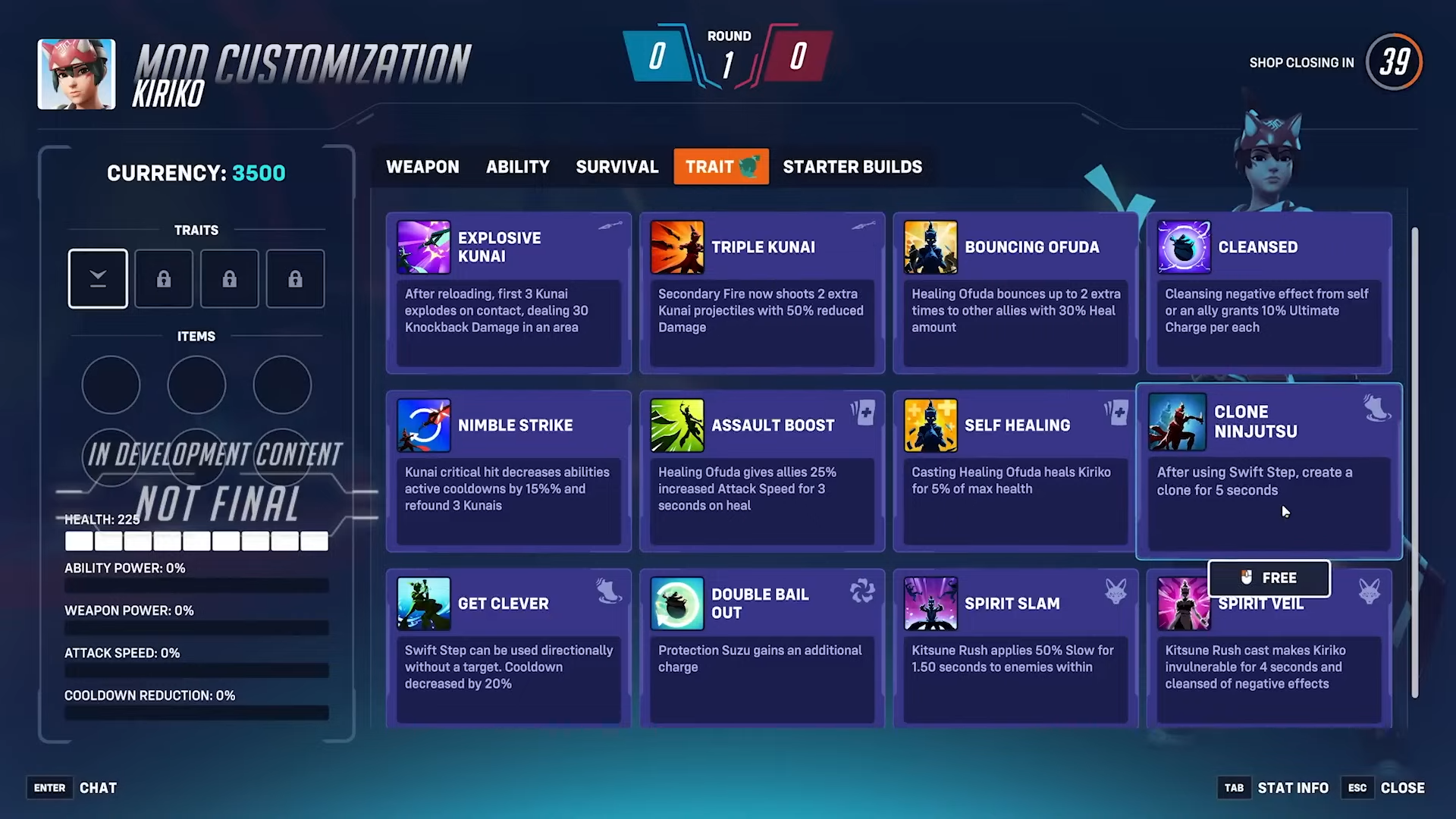The height and width of the screenshot is (819, 1456).
Task: Pick the Get Clever trait card
Action: 508,648
